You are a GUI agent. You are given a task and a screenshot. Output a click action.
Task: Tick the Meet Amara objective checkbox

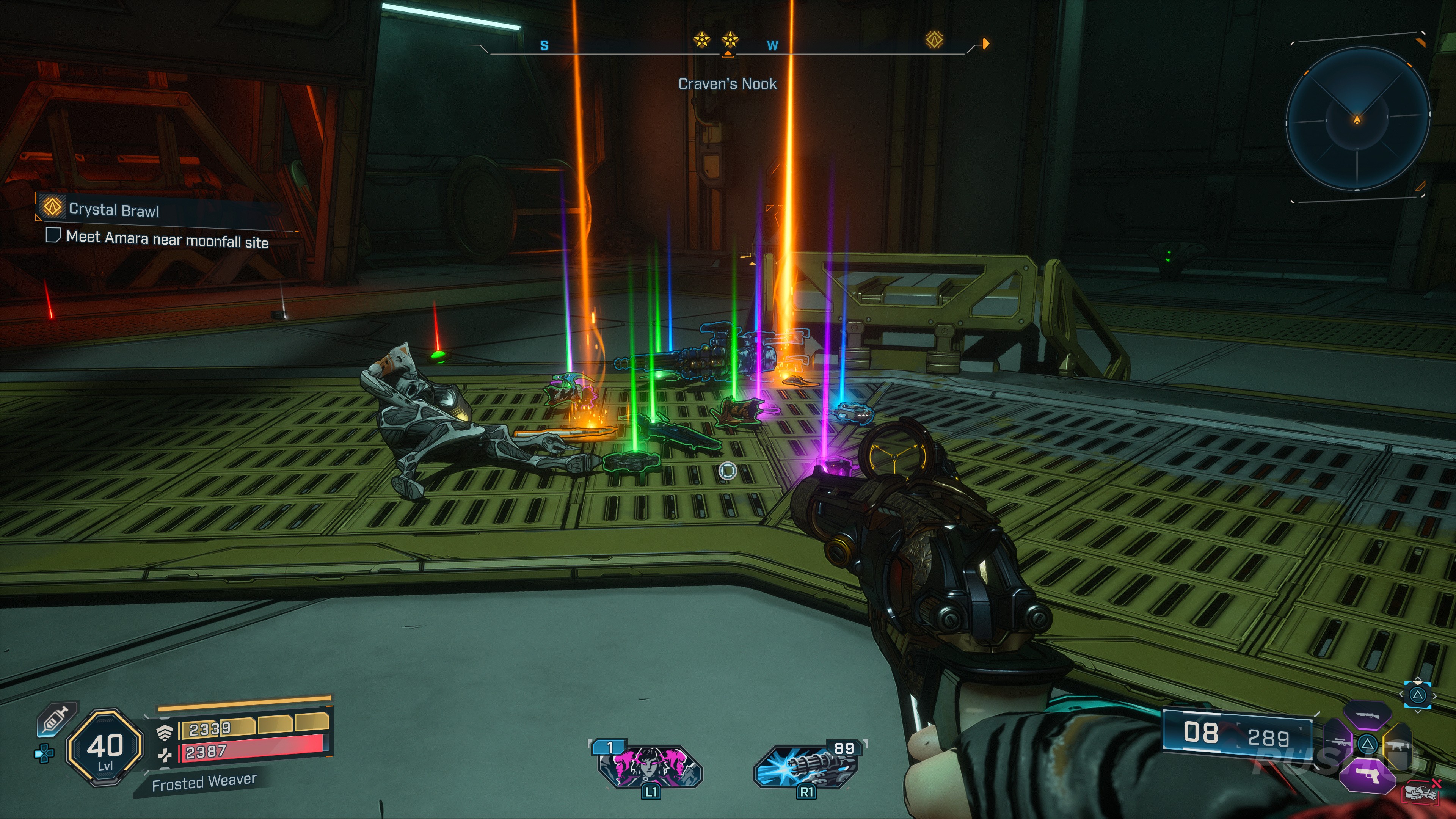(53, 235)
